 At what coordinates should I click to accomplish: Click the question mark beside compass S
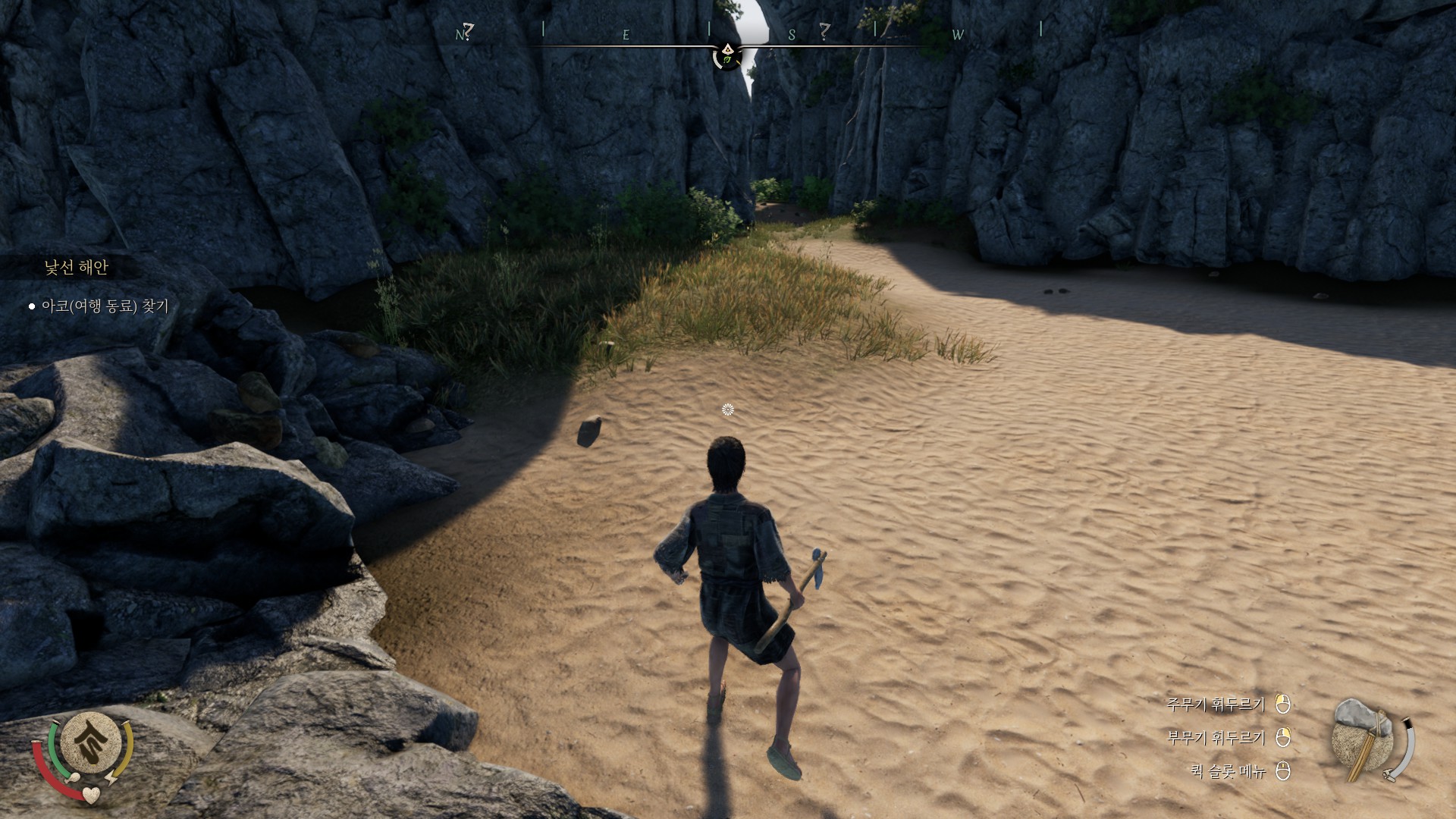tap(824, 30)
